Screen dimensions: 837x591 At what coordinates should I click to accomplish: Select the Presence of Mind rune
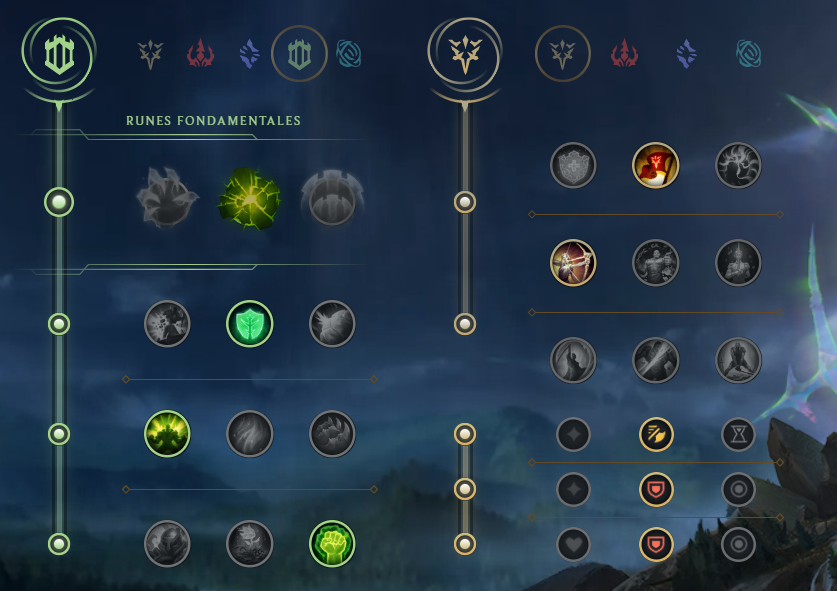click(x=738, y=165)
